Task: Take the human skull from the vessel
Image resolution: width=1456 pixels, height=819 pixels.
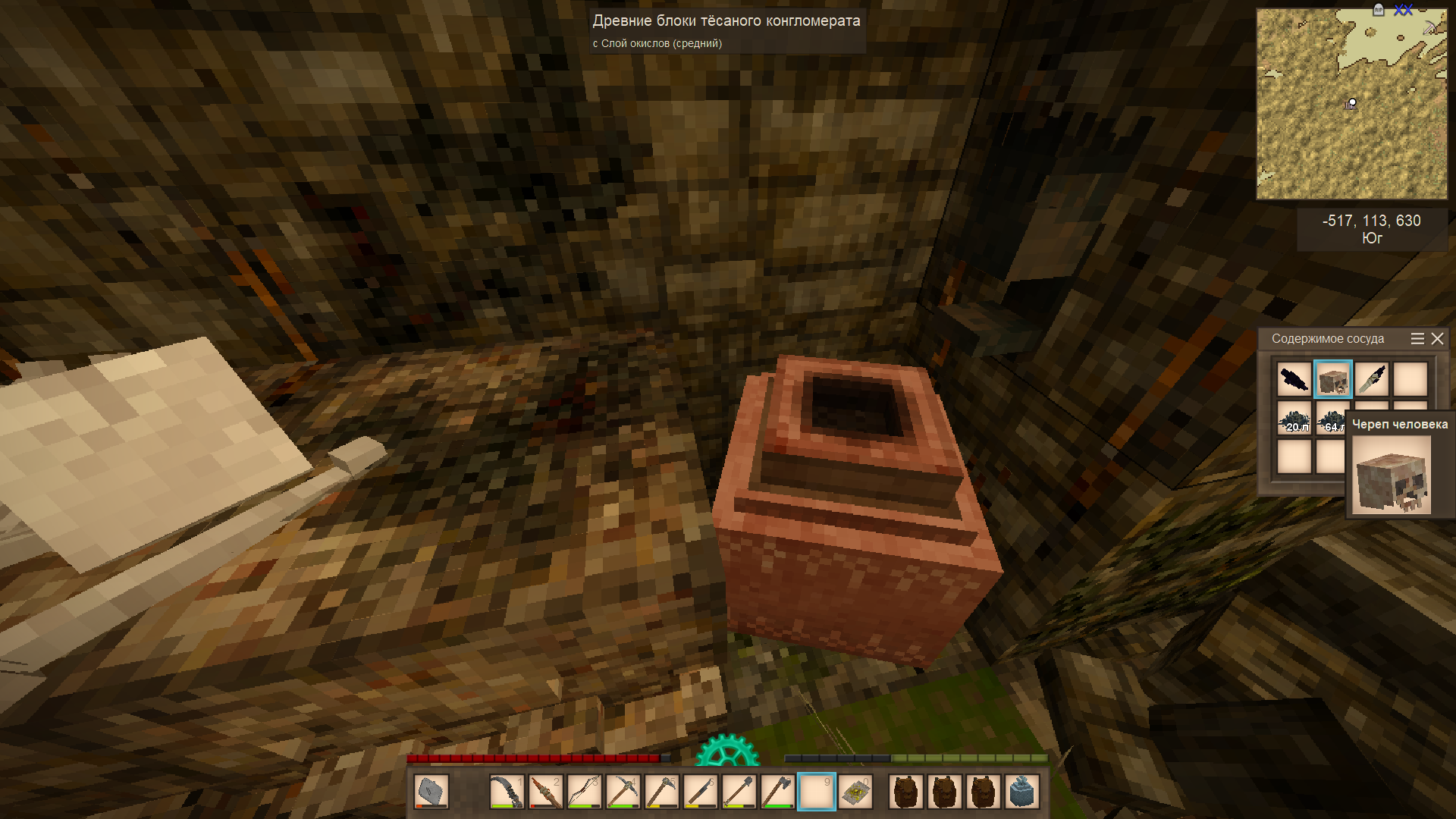Action: pos(1332,379)
